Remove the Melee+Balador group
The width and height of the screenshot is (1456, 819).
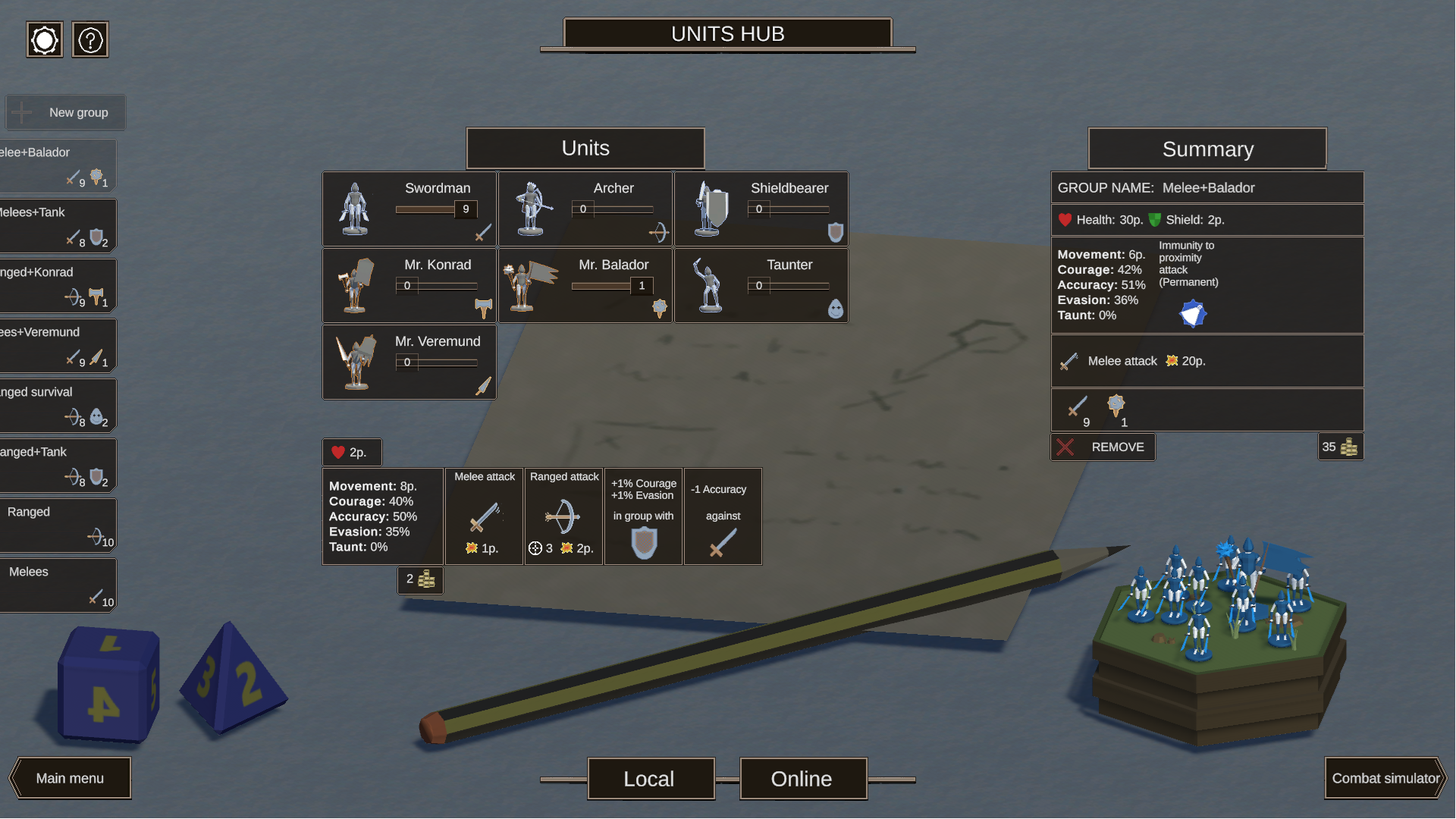pos(1103,447)
